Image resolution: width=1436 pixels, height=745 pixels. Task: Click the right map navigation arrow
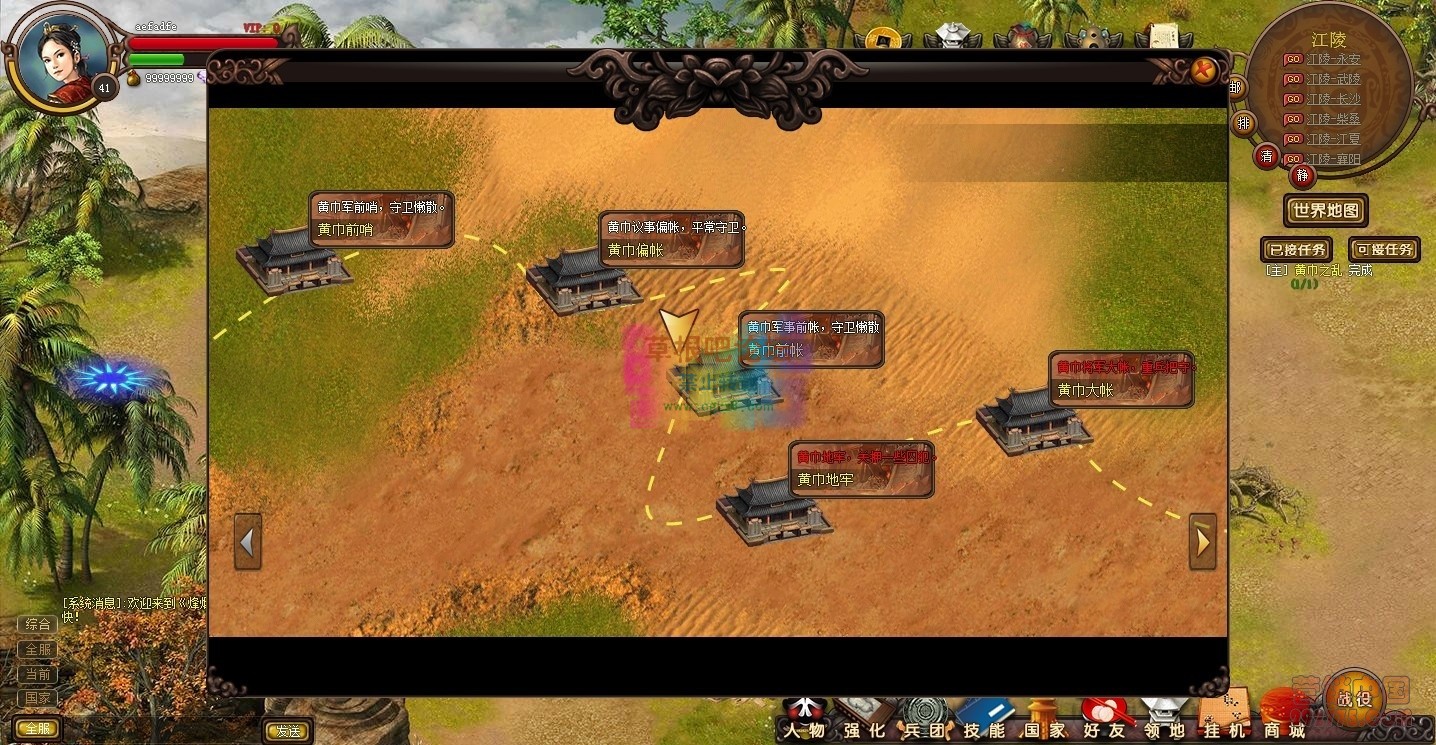(x=1203, y=541)
